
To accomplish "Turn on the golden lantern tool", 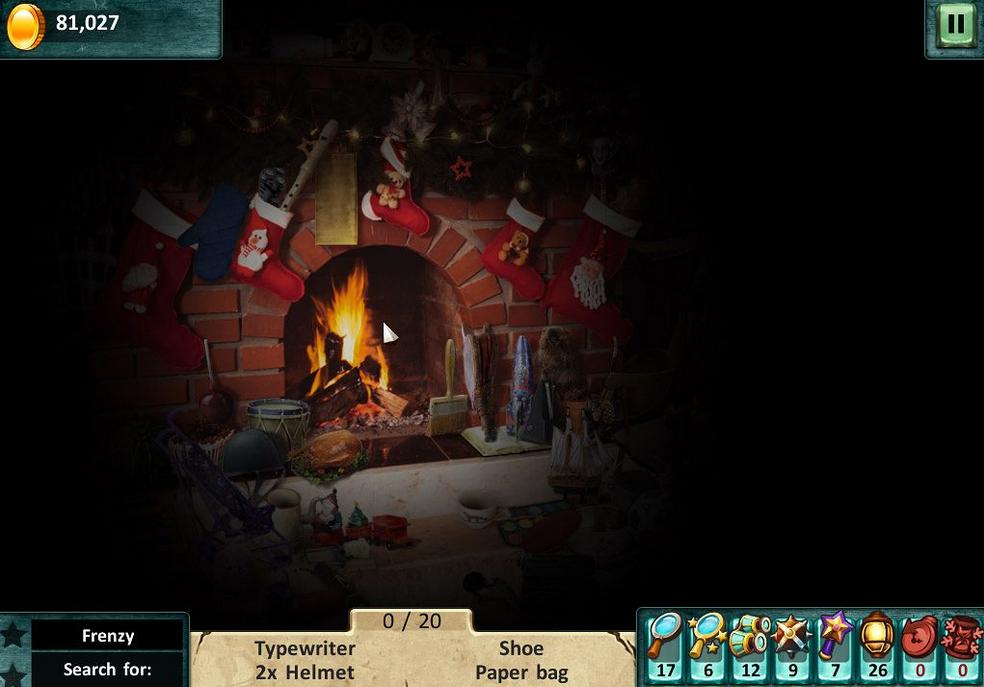I will pos(877,636).
